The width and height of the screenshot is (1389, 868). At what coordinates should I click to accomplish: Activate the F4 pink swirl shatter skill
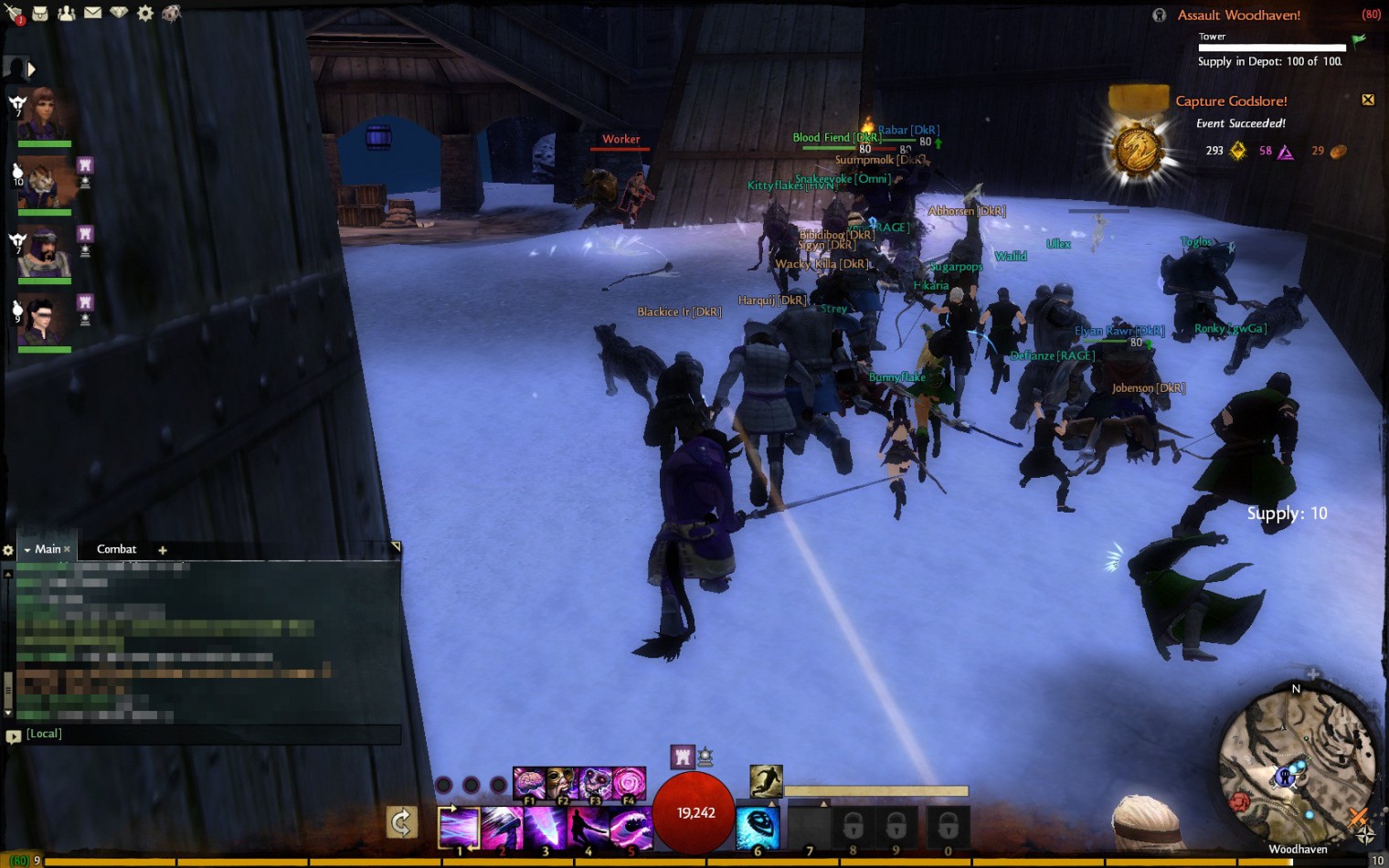click(629, 783)
